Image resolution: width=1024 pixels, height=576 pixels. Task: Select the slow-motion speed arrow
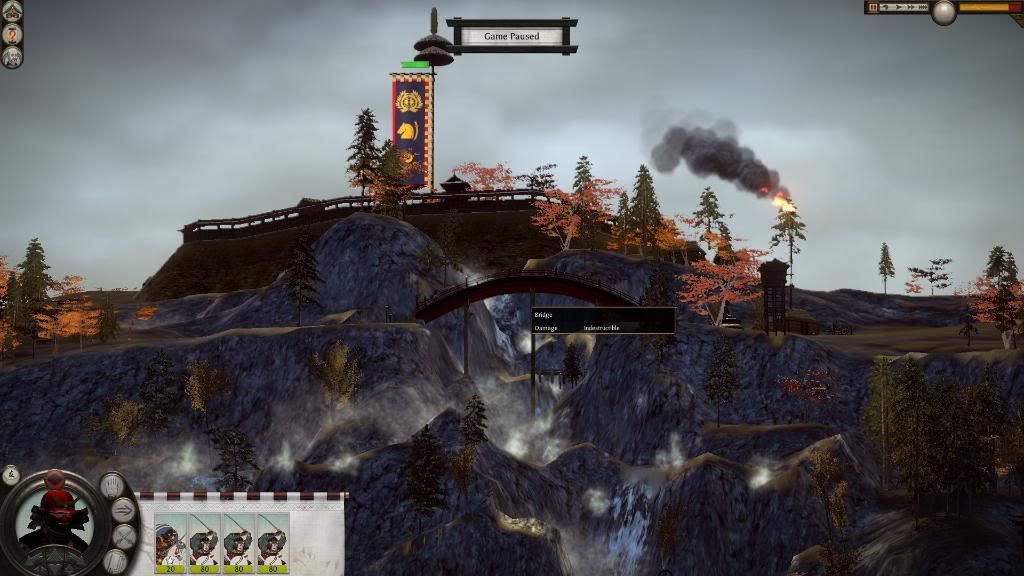coord(884,7)
